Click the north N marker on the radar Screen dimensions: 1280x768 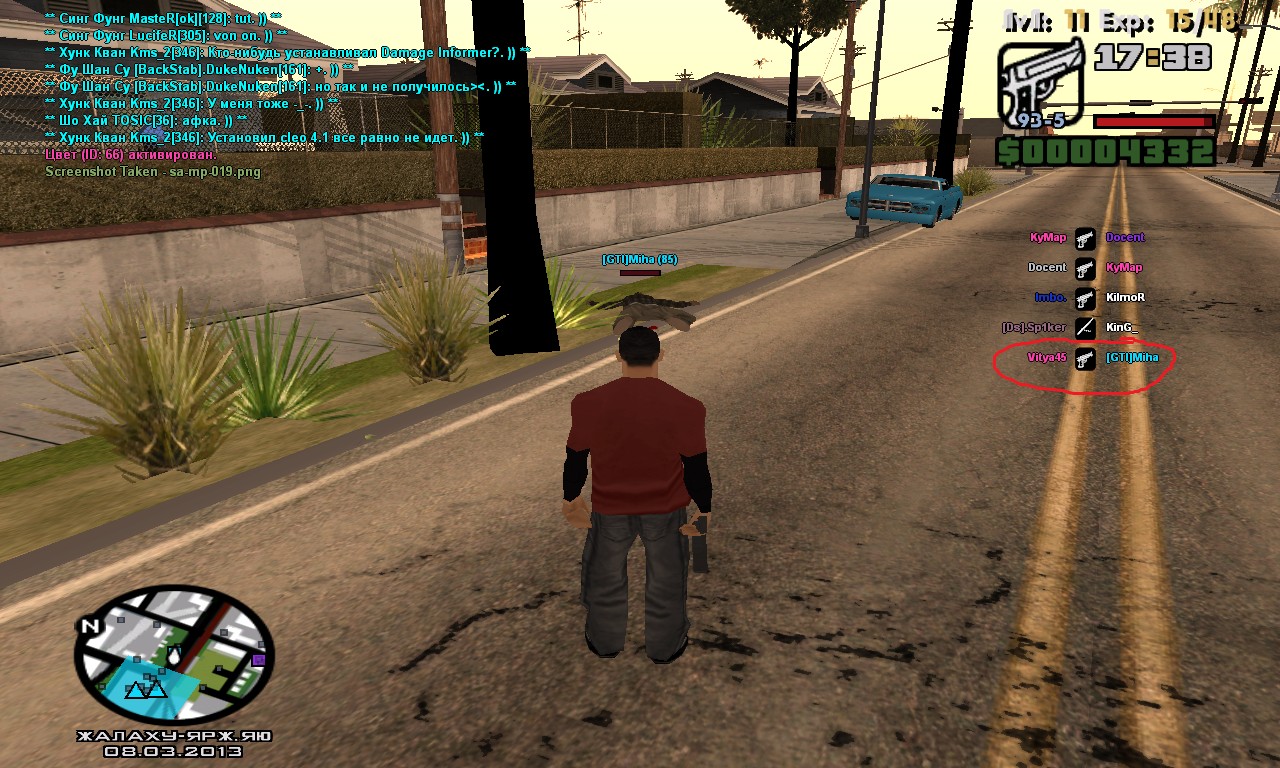91,627
